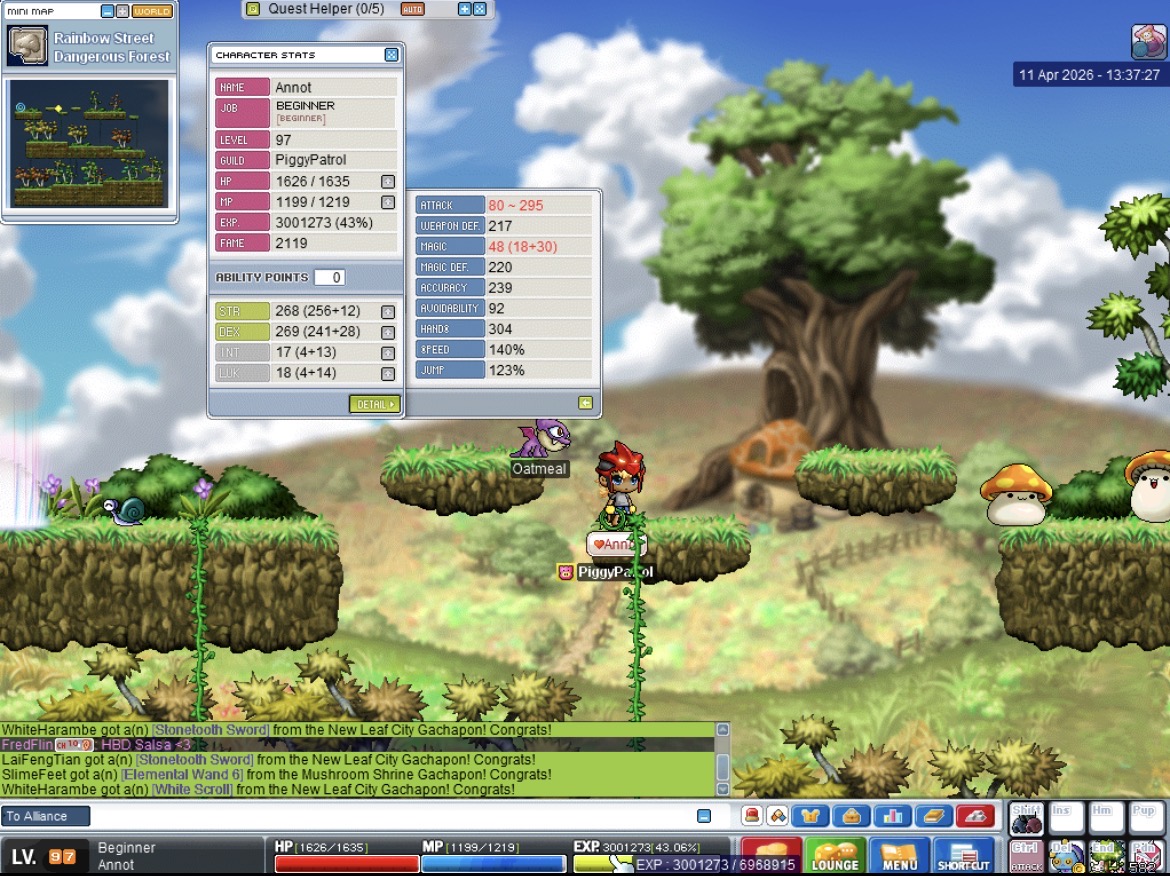Viewport: 1170px width, 876px height.
Task: Minimize the mini map panel
Action: (108, 11)
